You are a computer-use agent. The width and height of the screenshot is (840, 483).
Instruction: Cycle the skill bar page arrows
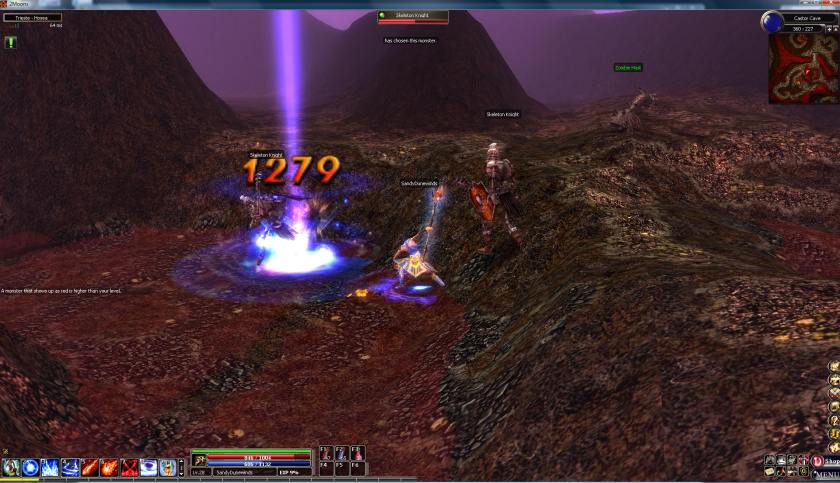click(181, 467)
